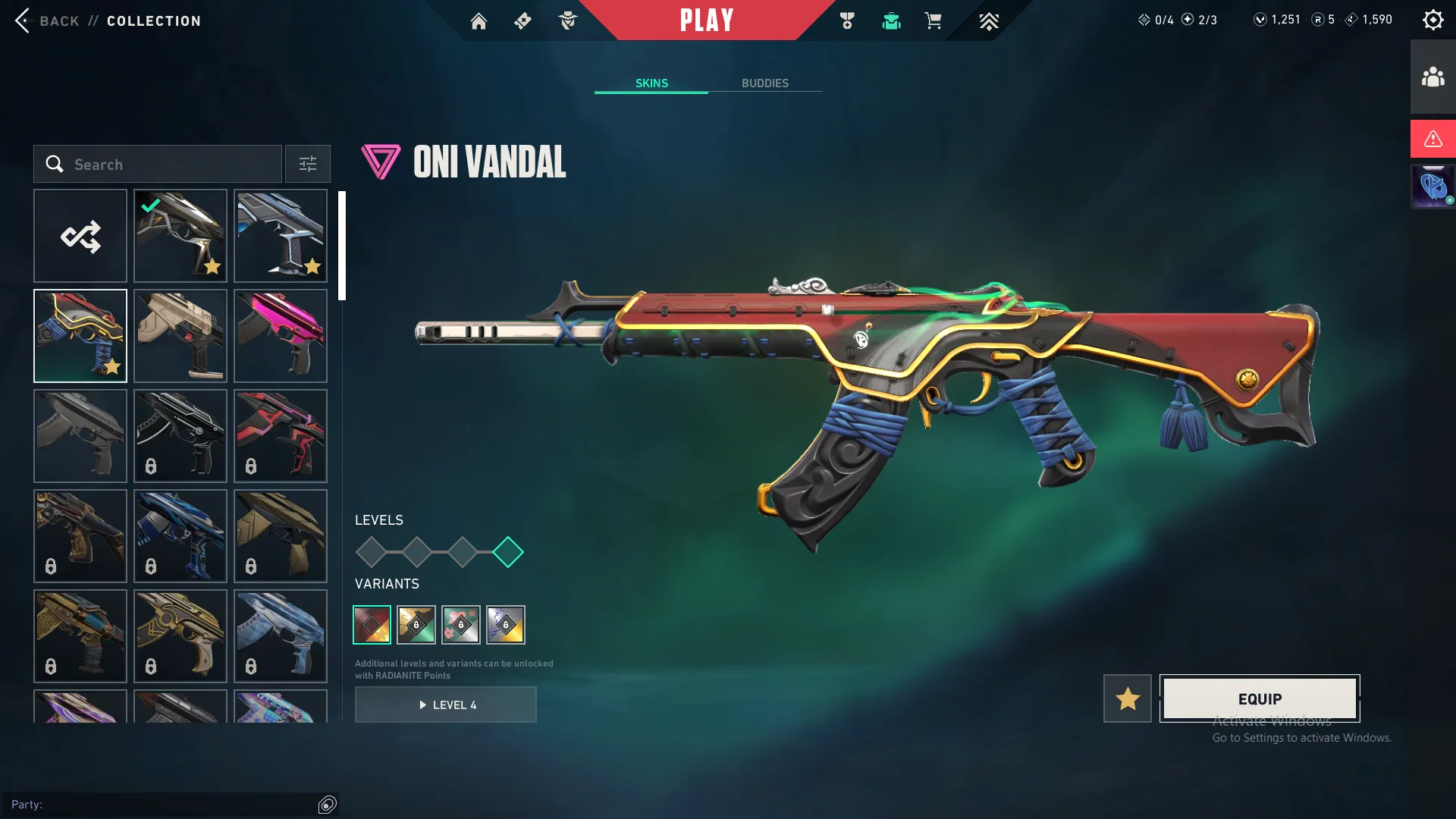Open the Store shopping cart icon
The height and width of the screenshot is (819, 1456).
click(934, 20)
